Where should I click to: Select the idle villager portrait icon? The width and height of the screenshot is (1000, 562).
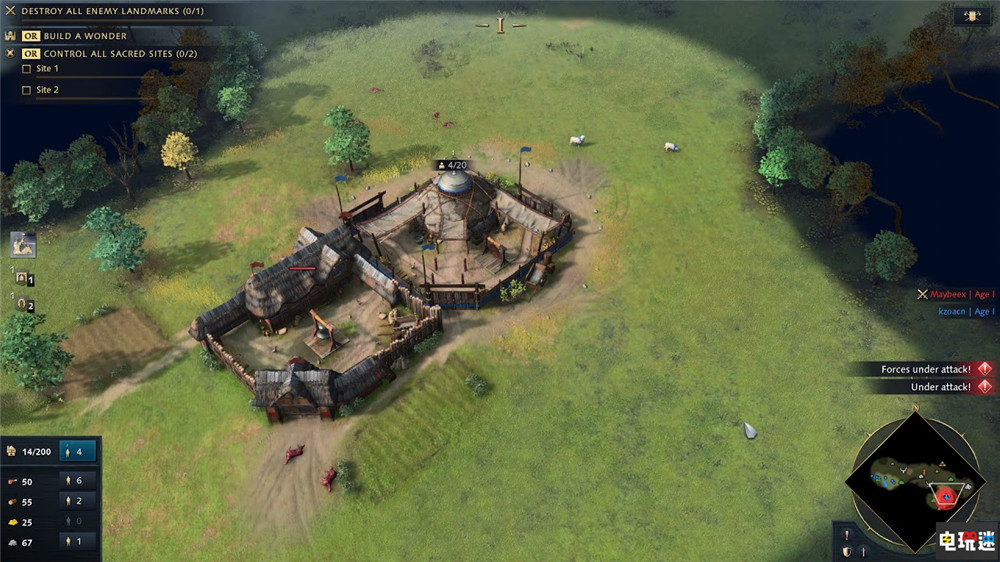click(x=23, y=245)
